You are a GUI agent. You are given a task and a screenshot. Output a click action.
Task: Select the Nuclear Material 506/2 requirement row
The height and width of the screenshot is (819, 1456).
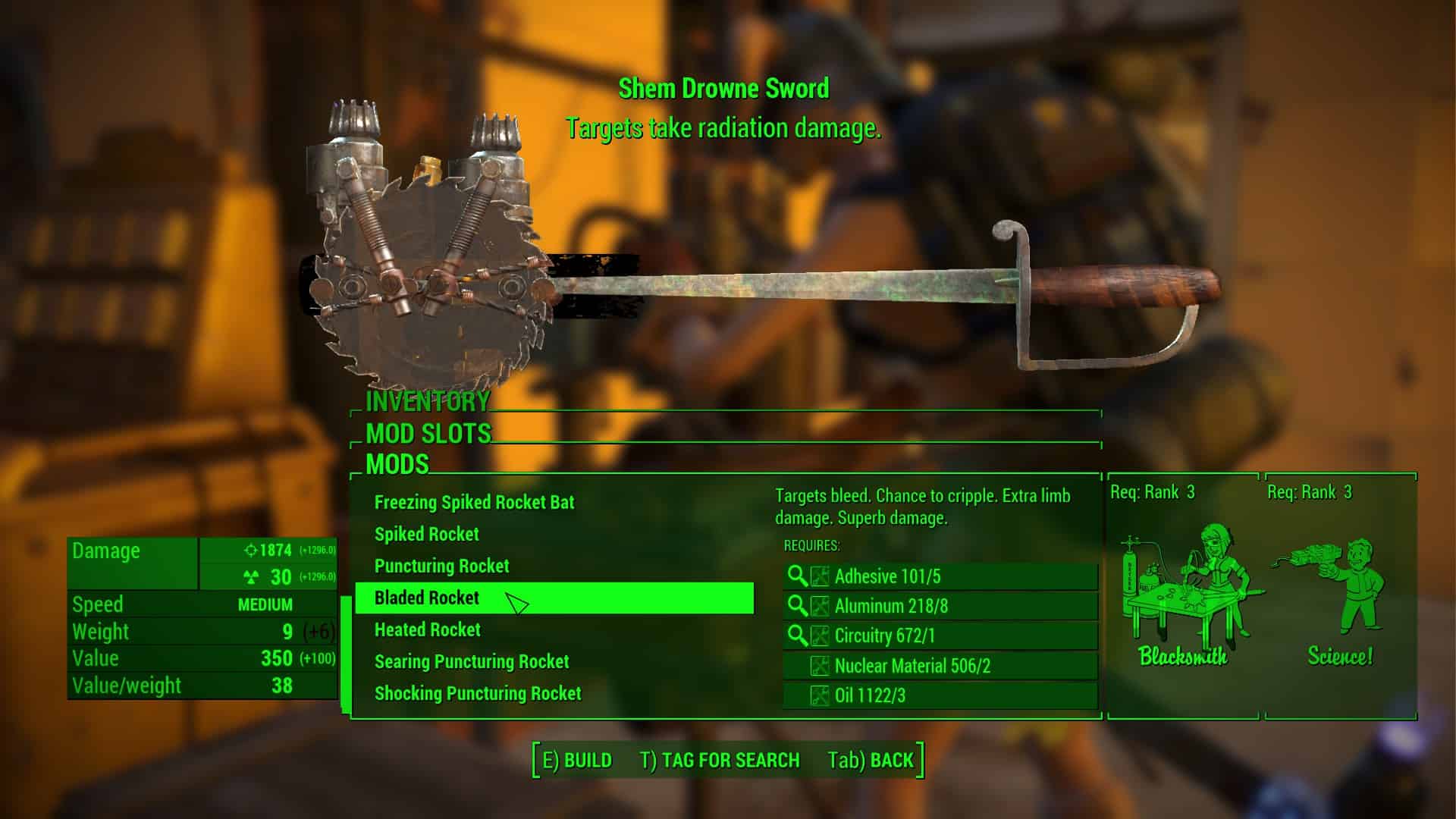pyautogui.click(x=940, y=667)
